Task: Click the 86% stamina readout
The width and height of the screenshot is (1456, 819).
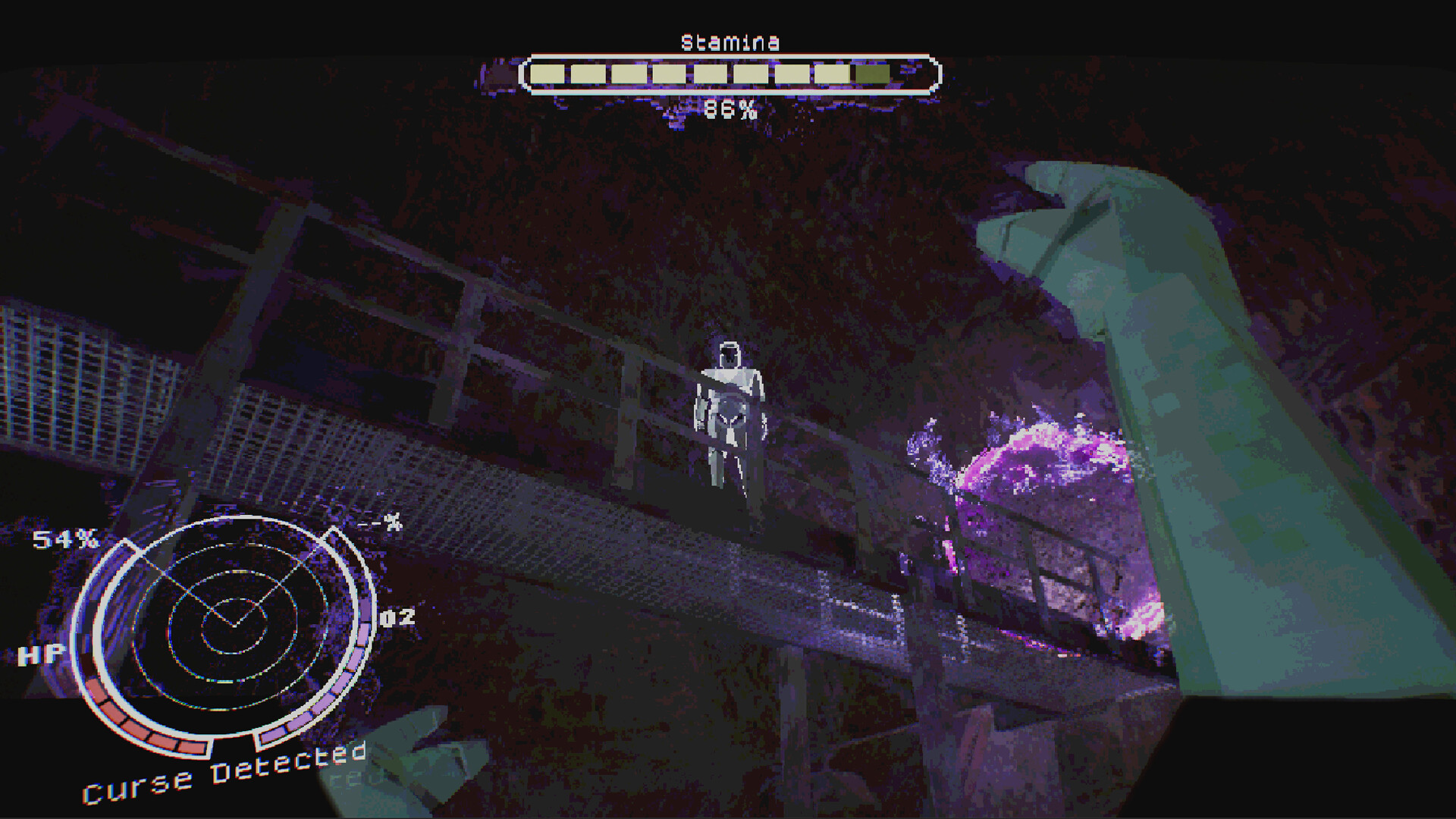Action: click(x=729, y=110)
